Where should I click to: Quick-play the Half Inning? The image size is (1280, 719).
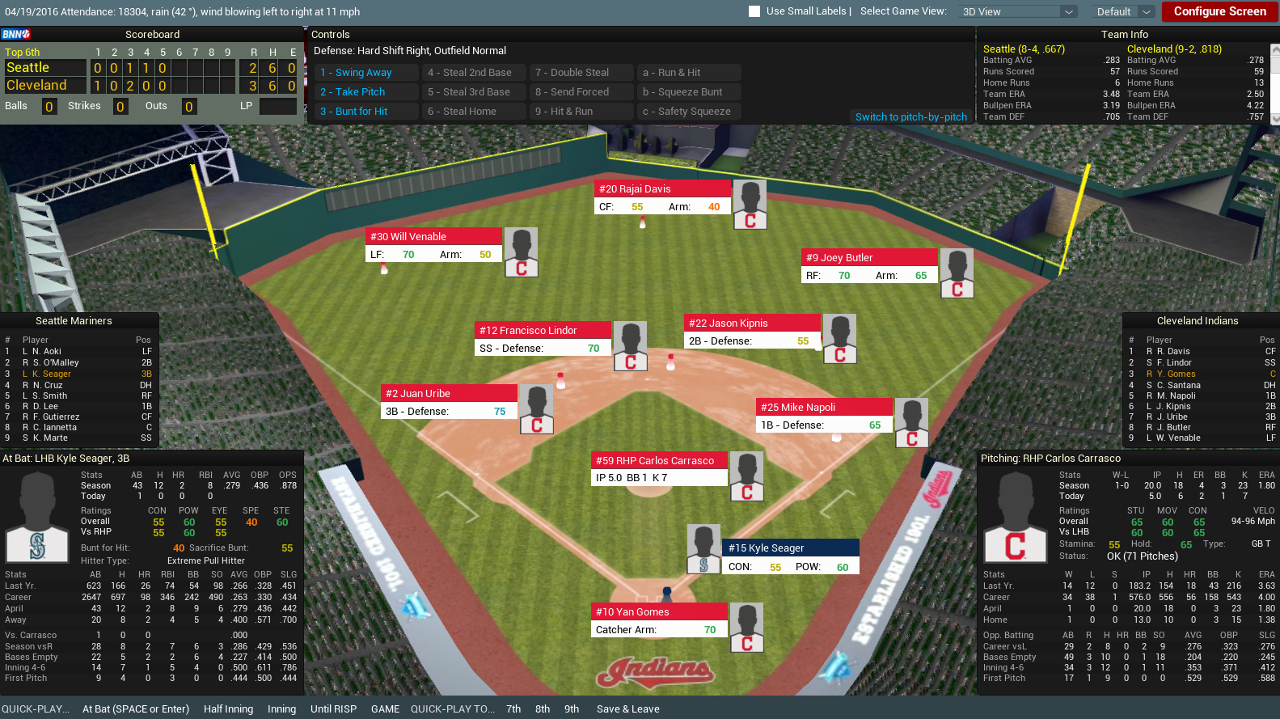click(x=226, y=709)
